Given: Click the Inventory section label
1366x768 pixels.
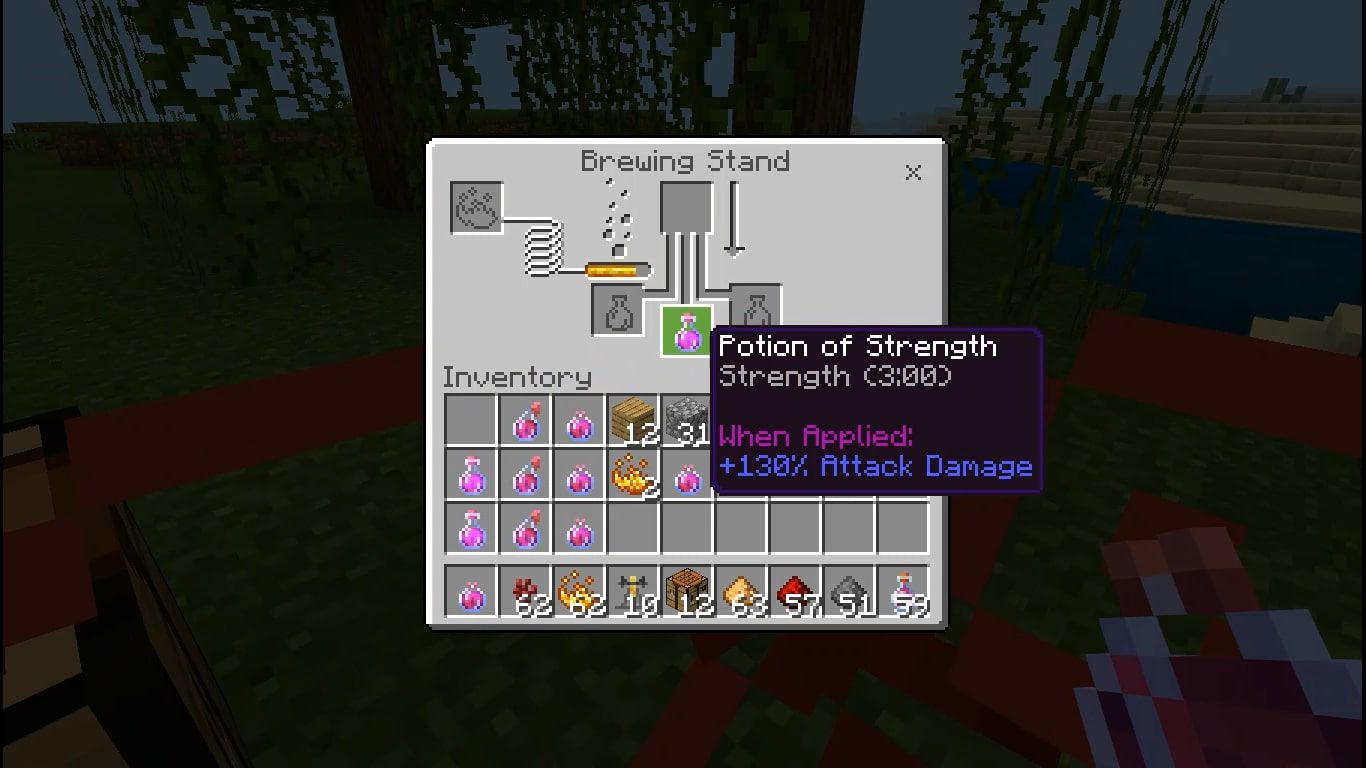Looking at the screenshot, I should pos(516,378).
